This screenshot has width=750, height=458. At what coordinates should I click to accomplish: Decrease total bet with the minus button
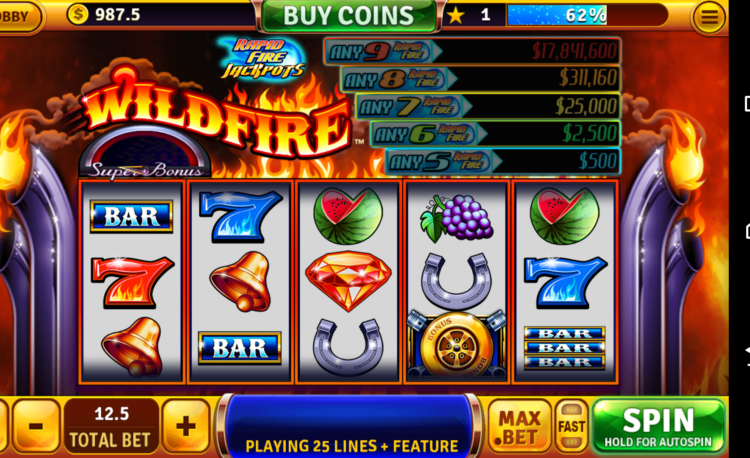pos(36,426)
